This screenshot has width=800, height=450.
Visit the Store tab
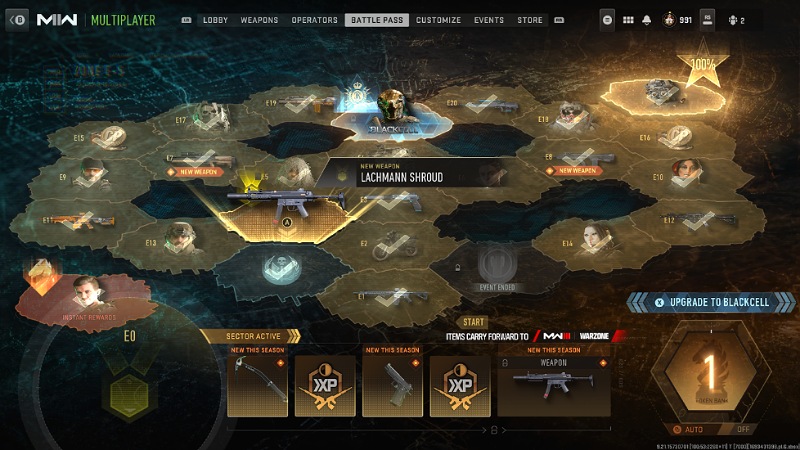(530, 20)
